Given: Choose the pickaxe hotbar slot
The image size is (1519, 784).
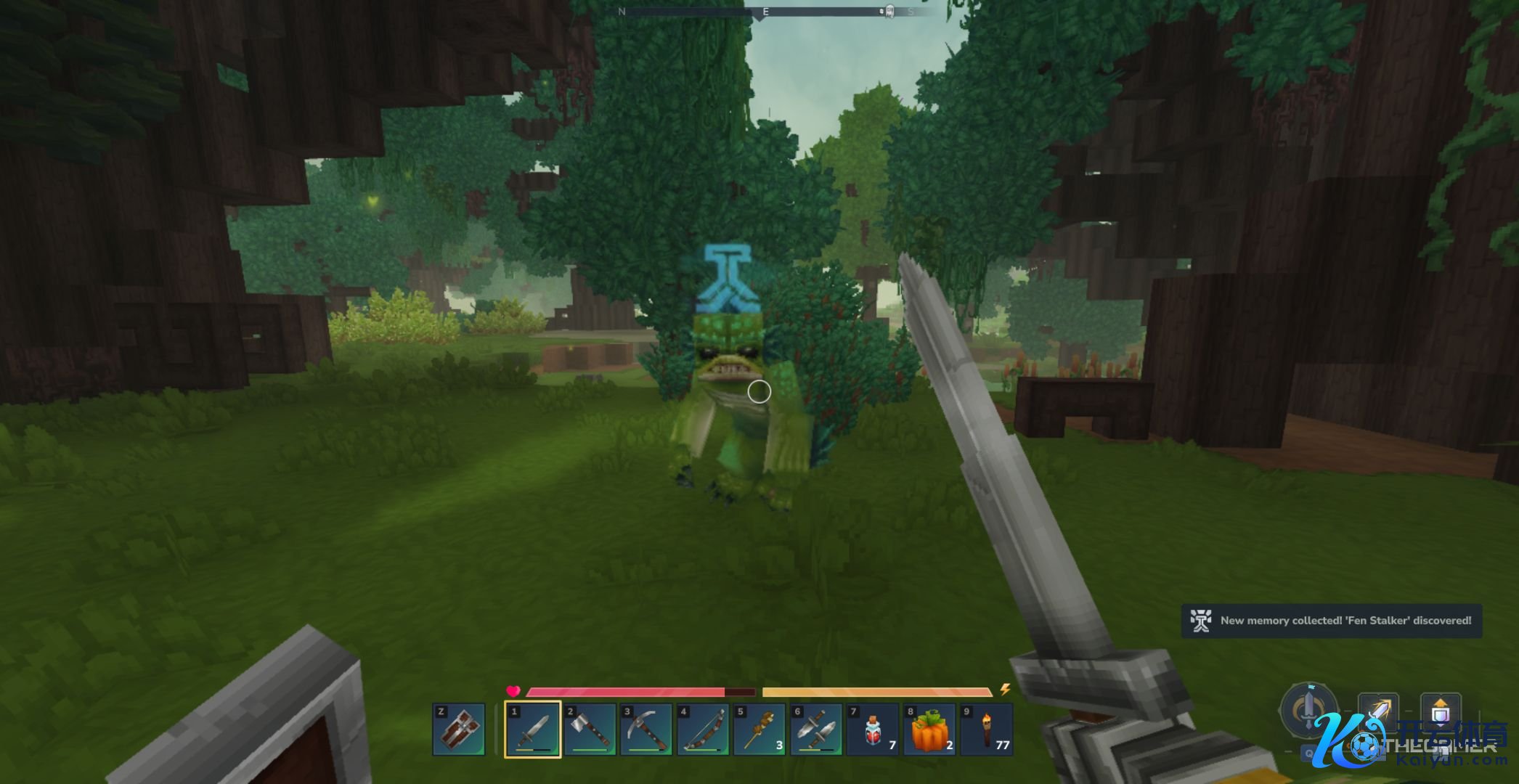Looking at the screenshot, I should (x=646, y=729).
